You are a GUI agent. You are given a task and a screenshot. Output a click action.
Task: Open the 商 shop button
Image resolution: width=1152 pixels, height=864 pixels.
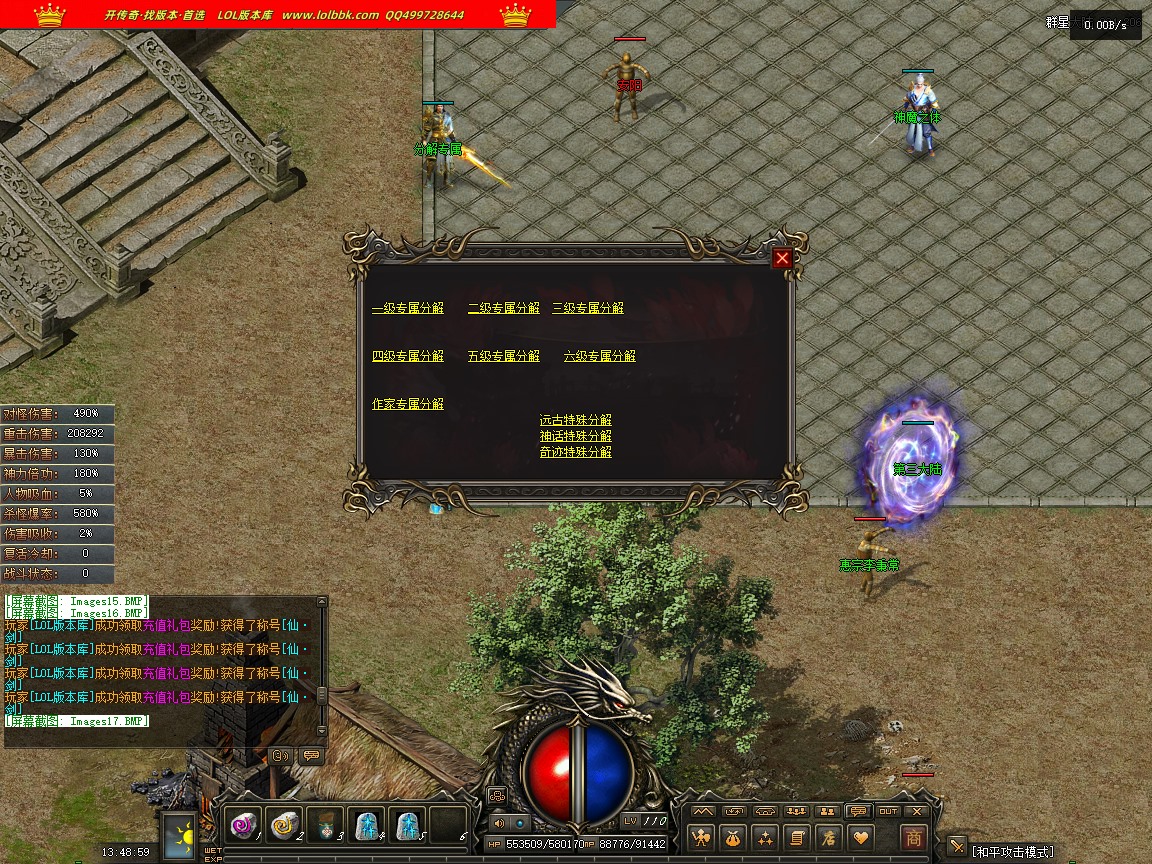(912, 837)
